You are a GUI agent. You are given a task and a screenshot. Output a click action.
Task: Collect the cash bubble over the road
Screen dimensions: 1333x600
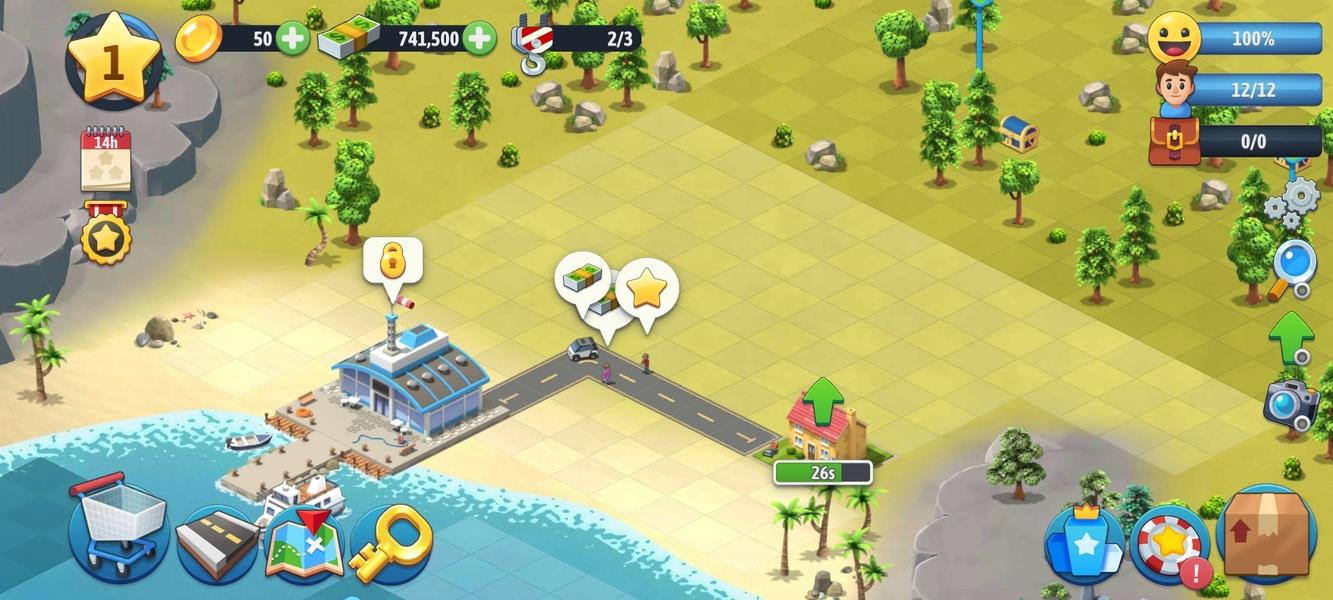(x=583, y=278)
